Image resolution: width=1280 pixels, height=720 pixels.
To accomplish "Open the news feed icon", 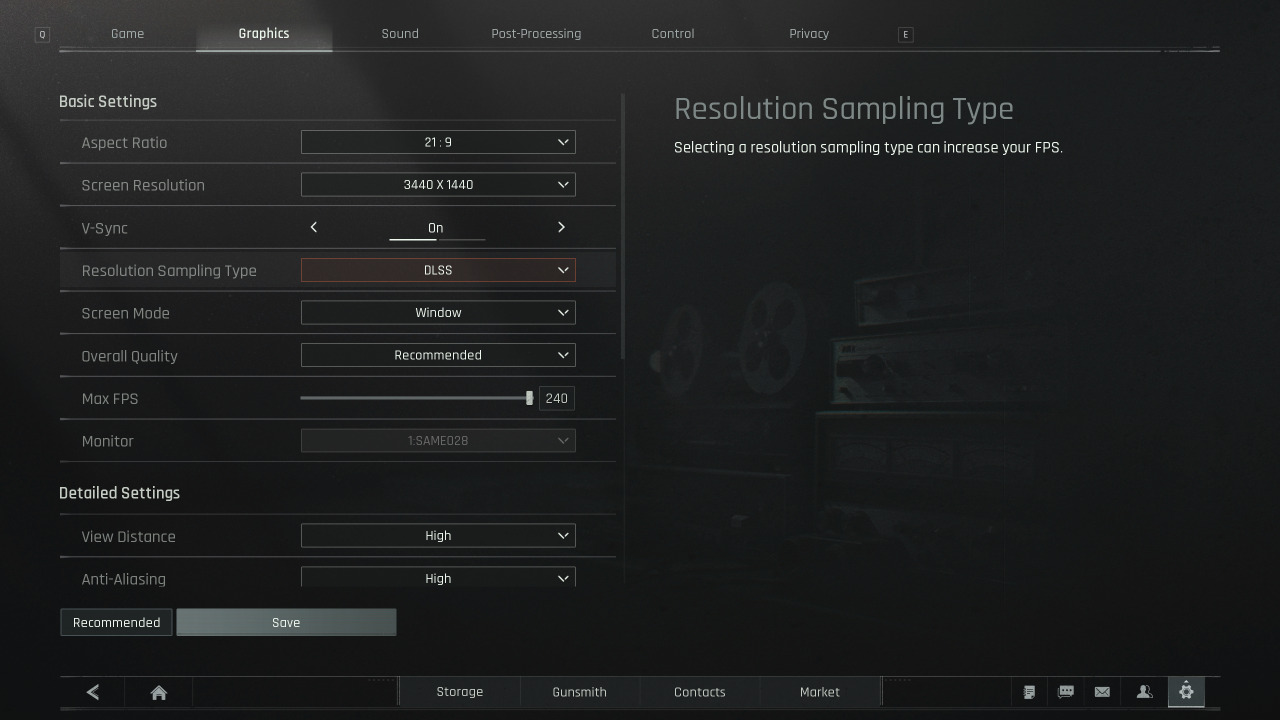I will click(1030, 691).
